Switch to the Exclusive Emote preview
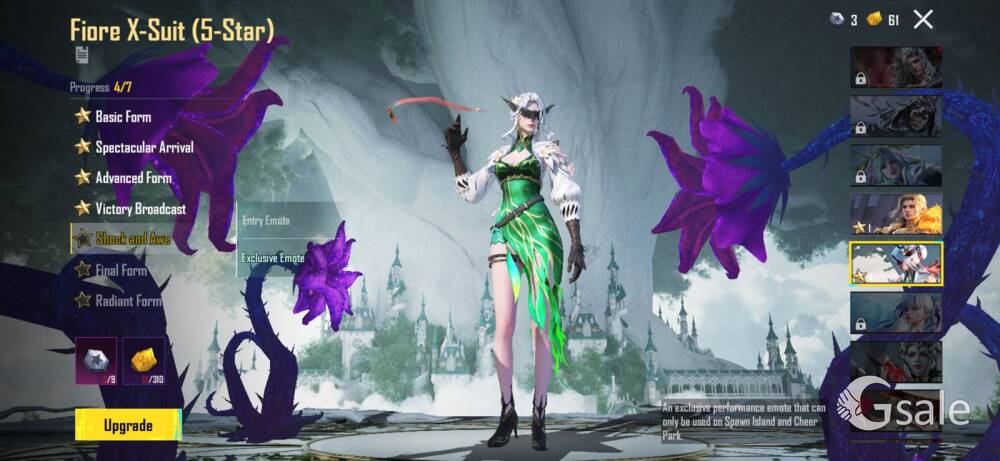Image resolution: width=1000 pixels, height=461 pixels. click(x=273, y=258)
